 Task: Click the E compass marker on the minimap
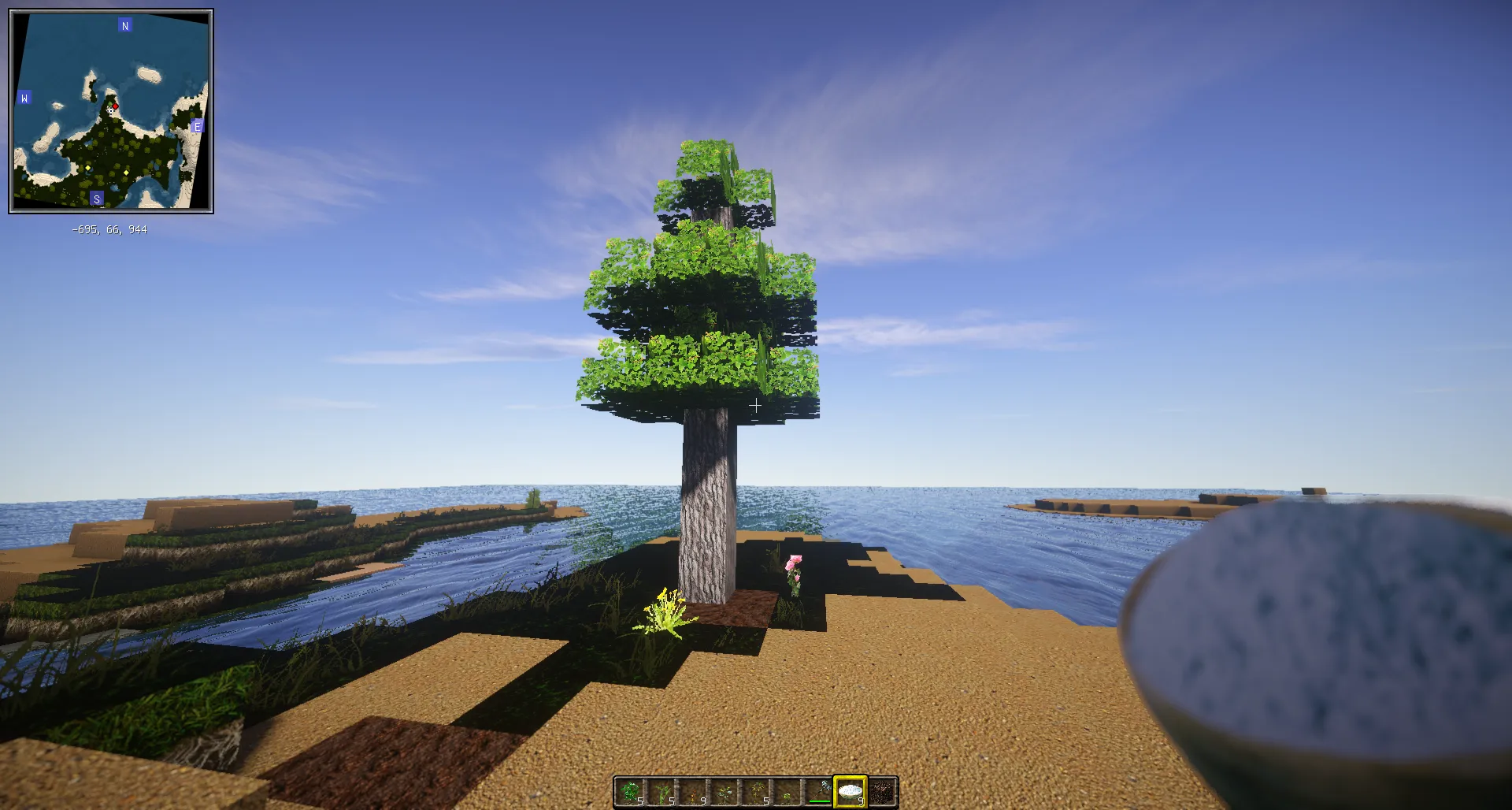click(197, 126)
